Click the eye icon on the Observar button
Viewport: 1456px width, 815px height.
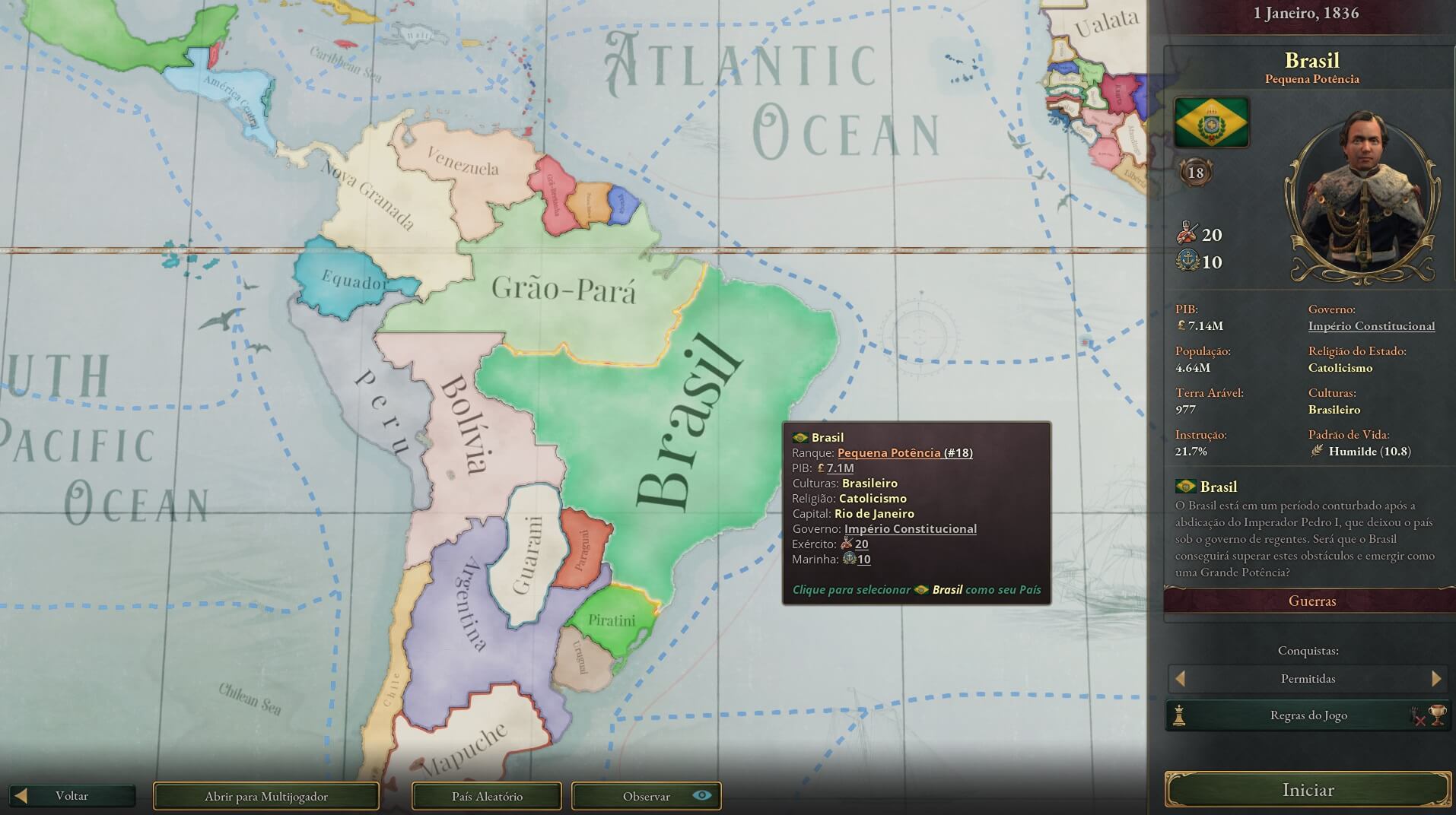click(x=701, y=796)
